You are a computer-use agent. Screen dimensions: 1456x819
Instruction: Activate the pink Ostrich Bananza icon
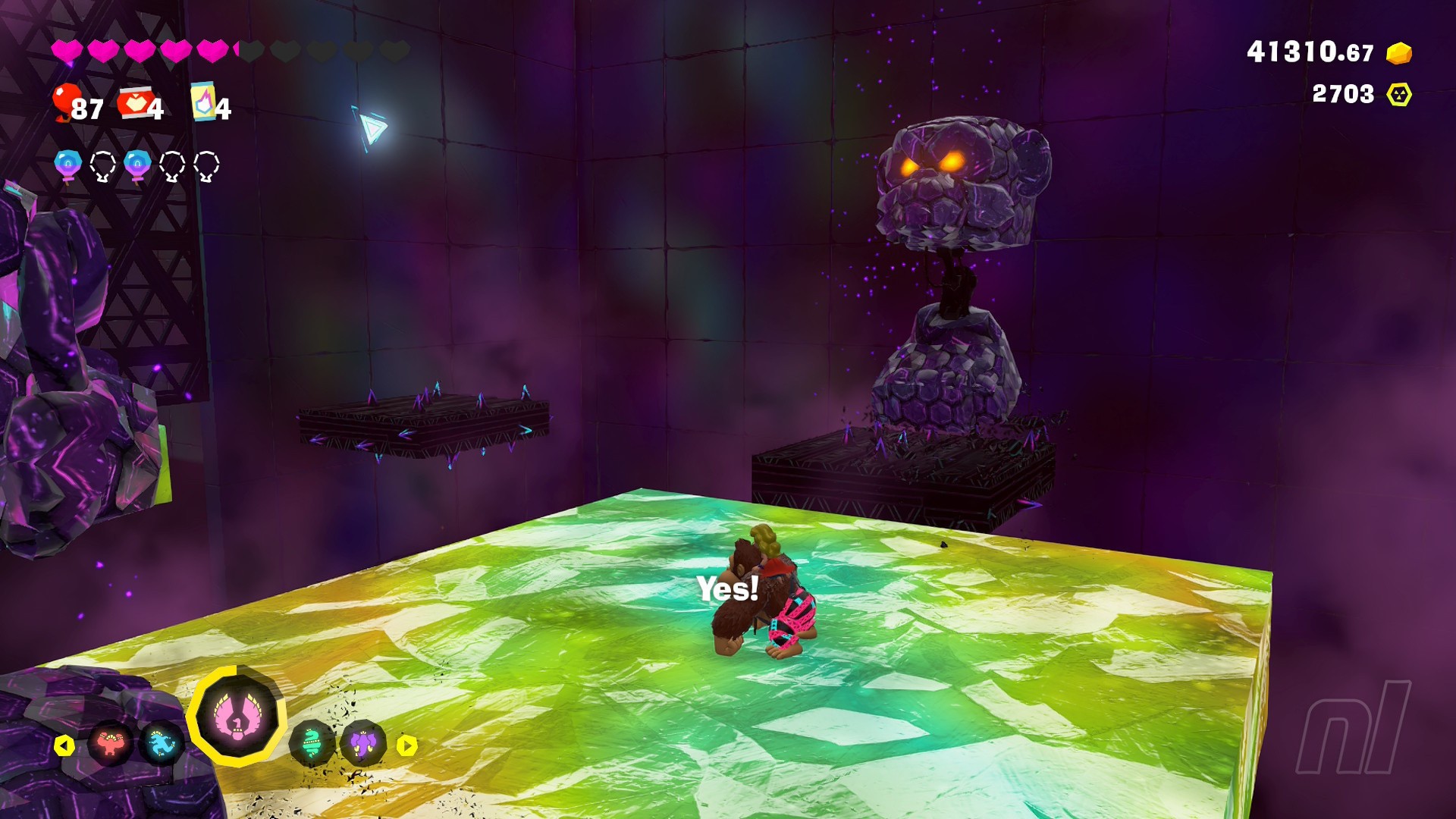237,717
